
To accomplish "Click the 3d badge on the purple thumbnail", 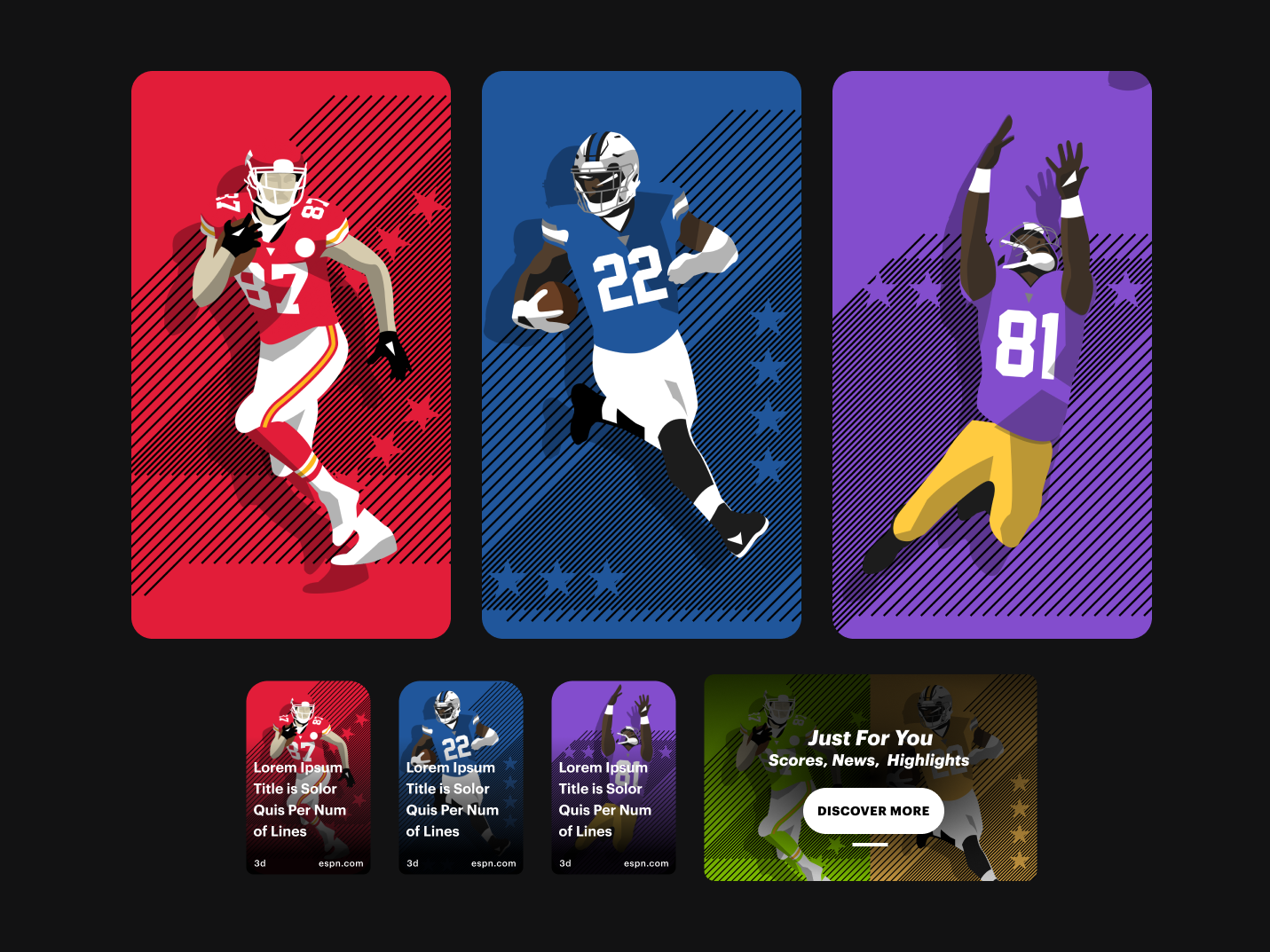I will coord(564,862).
